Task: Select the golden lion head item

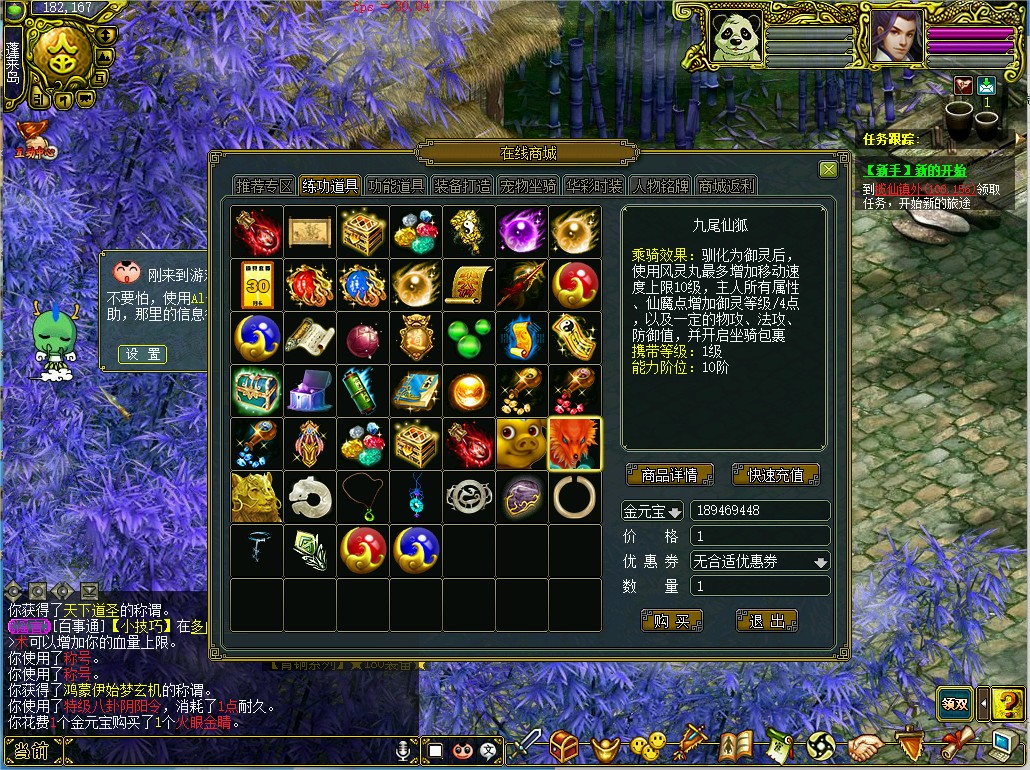Action: pos(257,497)
